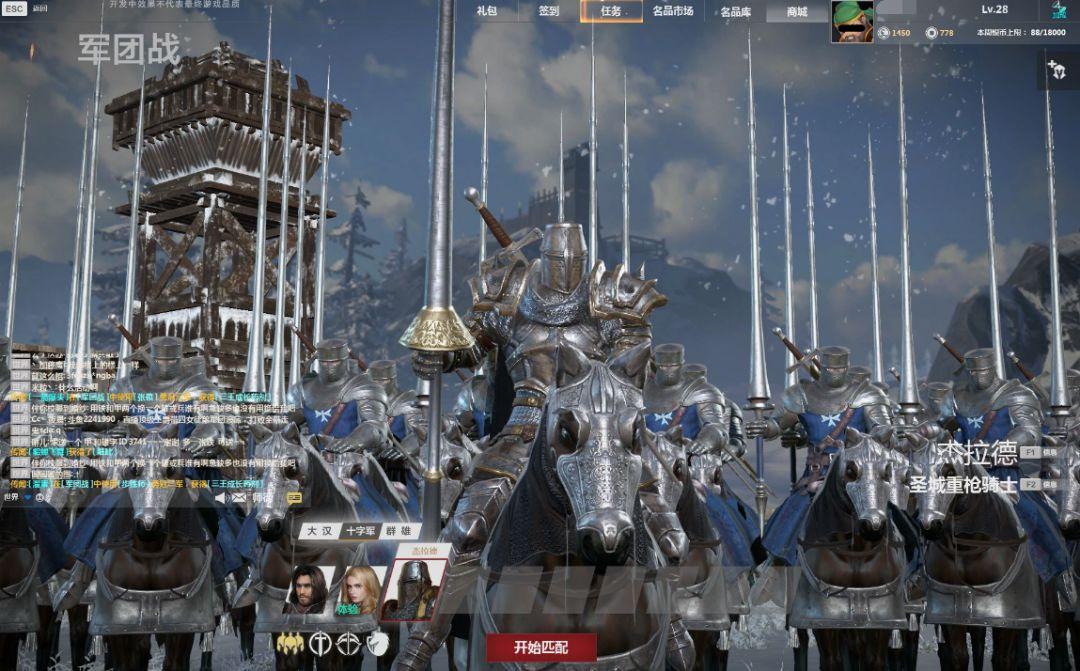Click the ESC return button

[14, 8]
